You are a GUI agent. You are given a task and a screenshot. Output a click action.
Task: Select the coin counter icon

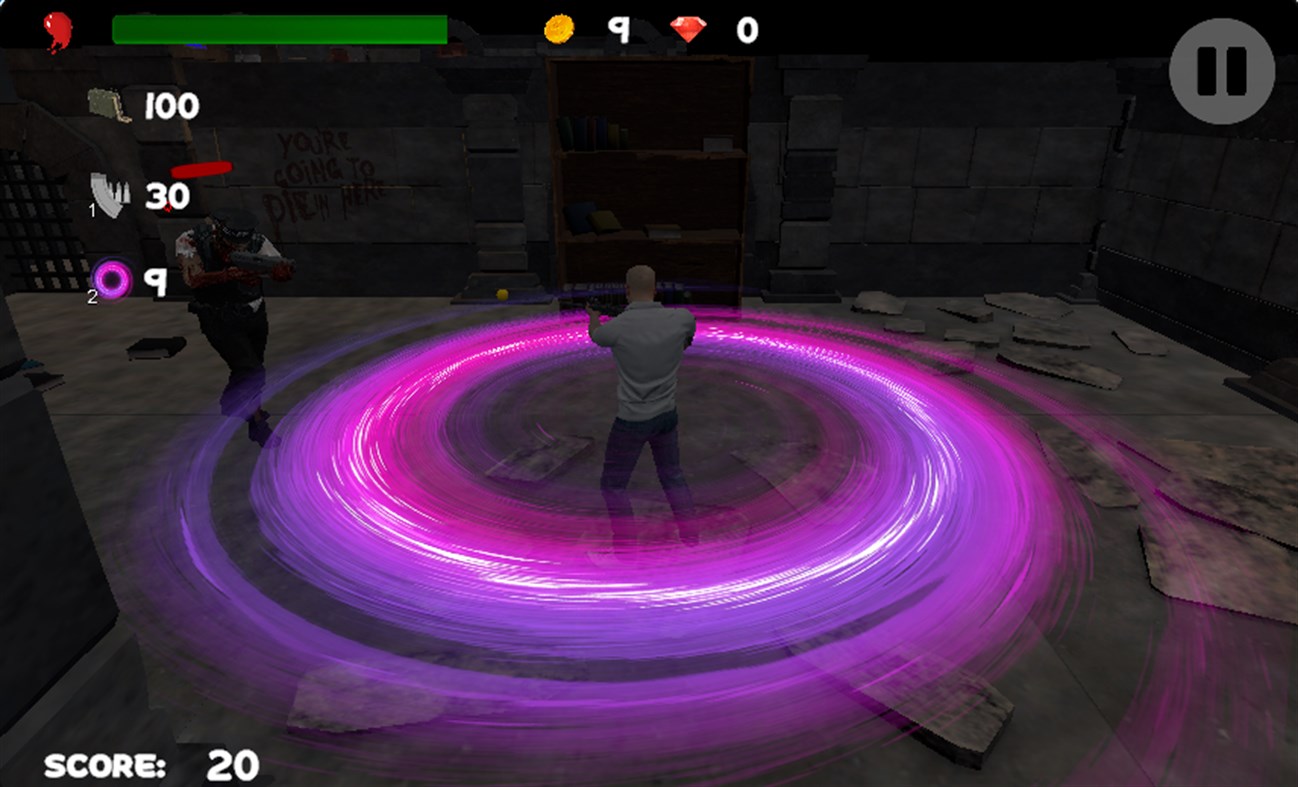[x=557, y=30]
